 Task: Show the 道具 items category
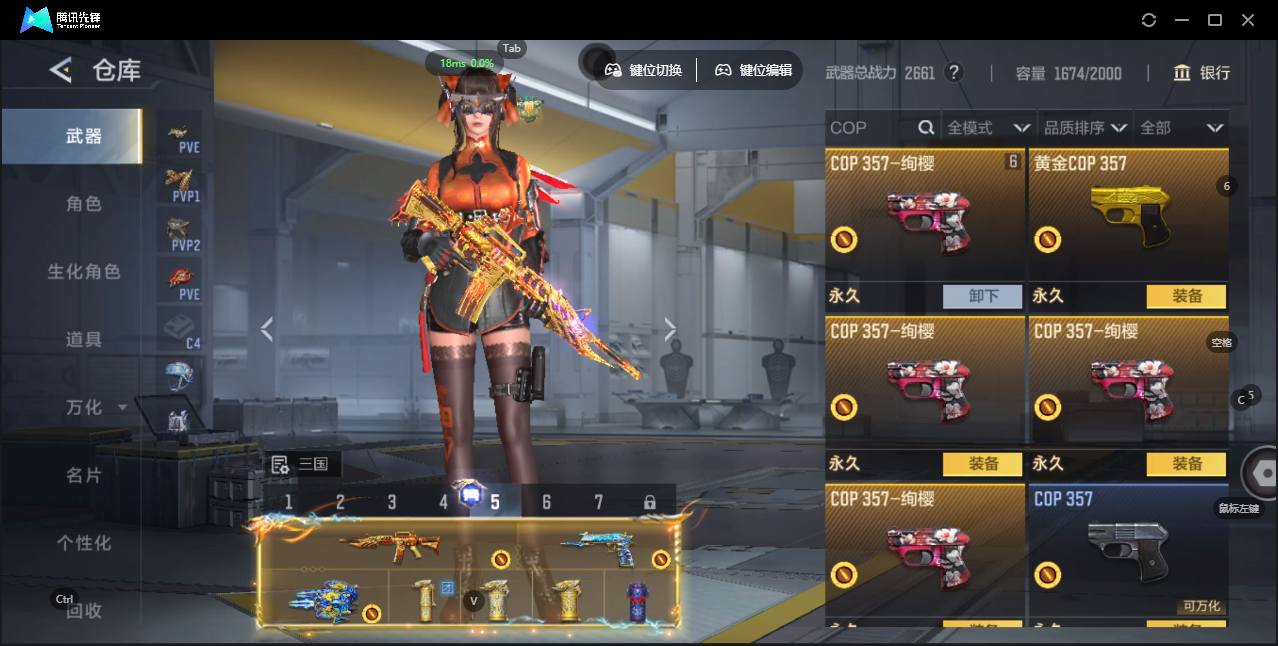tap(83, 340)
